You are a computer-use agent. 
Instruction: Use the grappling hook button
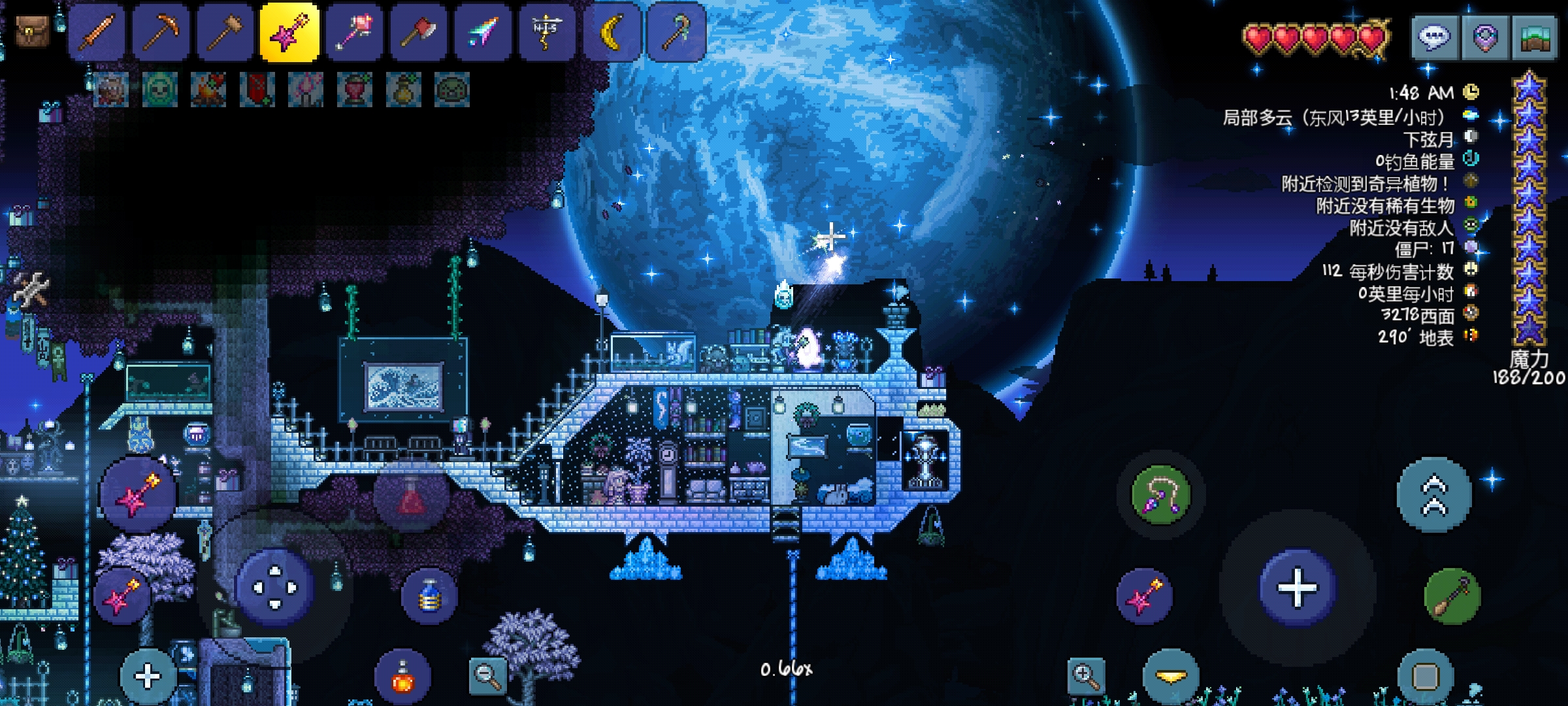(x=1160, y=495)
